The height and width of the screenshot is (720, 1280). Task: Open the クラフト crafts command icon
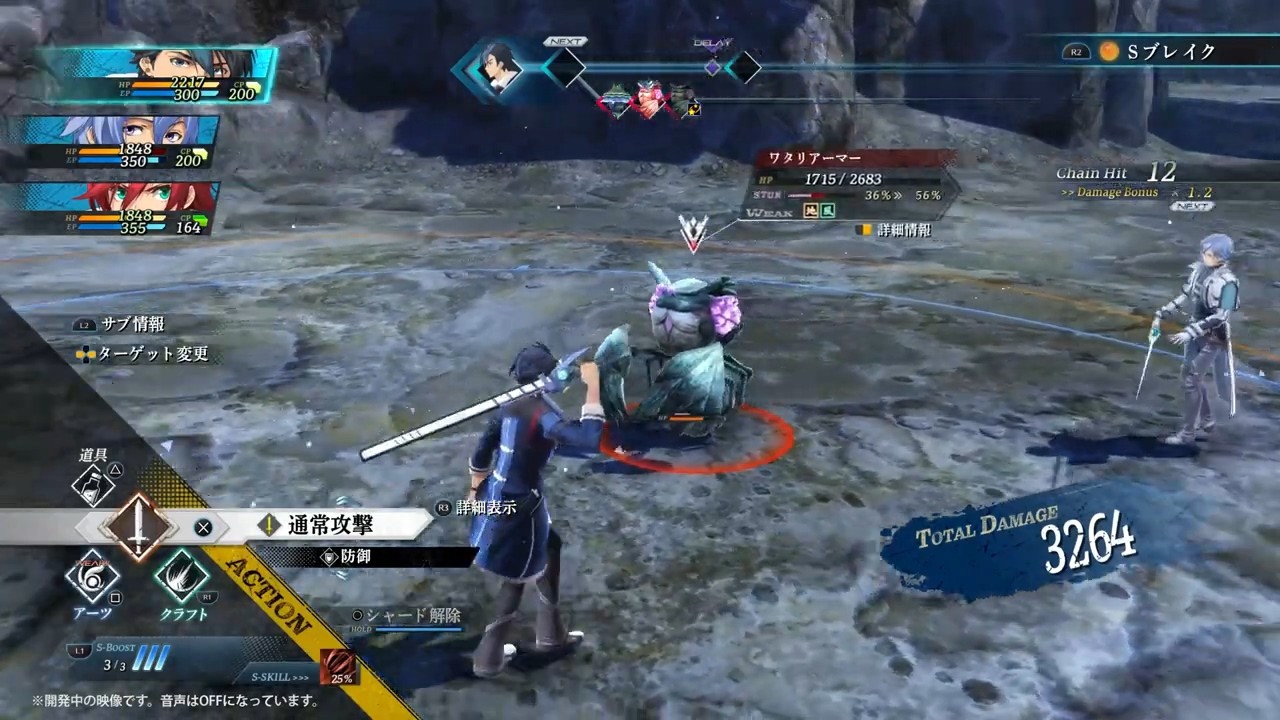[182, 578]
